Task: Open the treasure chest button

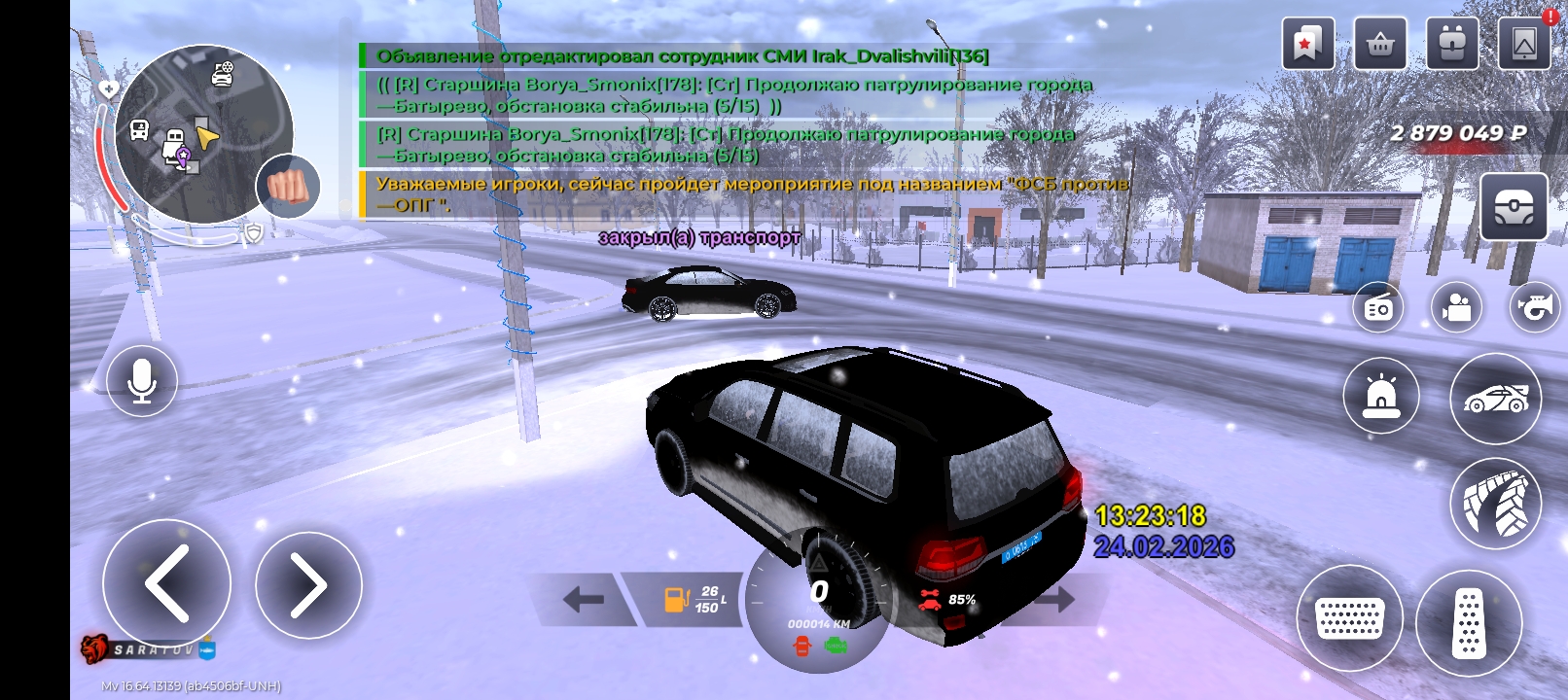Action: 1514,207
